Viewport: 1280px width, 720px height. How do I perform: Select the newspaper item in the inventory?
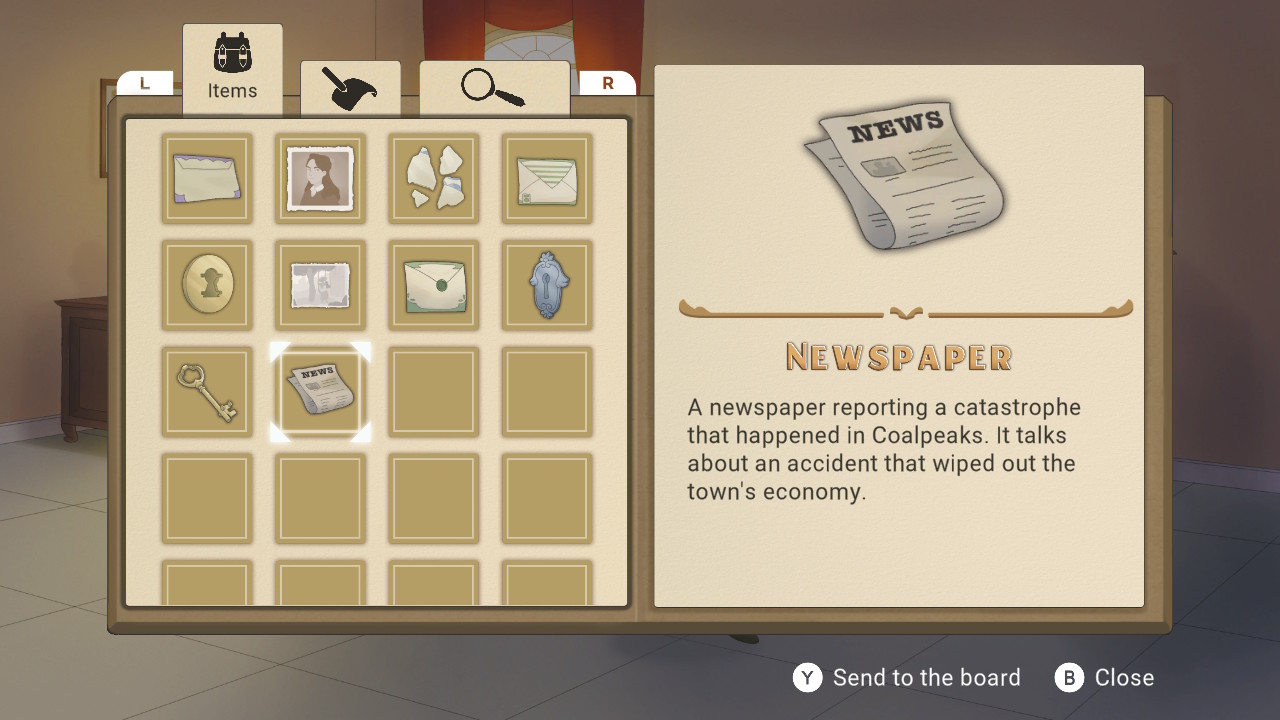tap(320, 390)
